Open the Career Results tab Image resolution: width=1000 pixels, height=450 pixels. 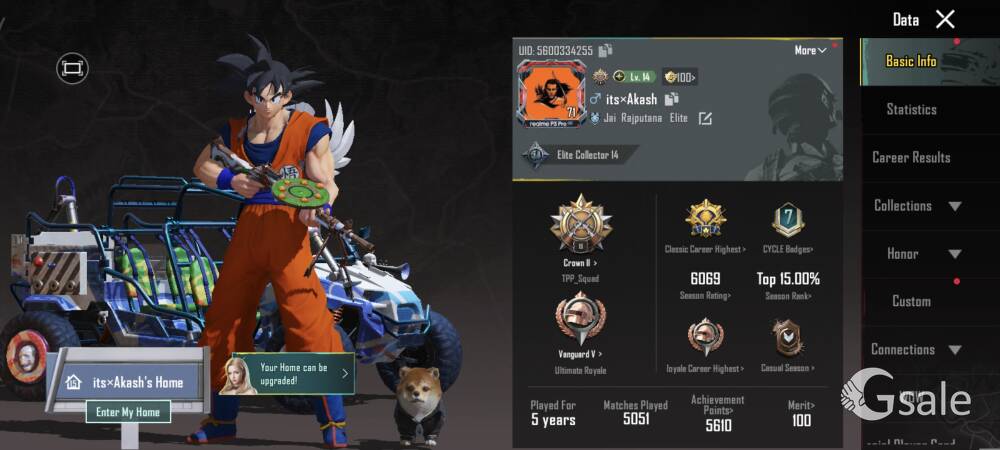point(911,157)
